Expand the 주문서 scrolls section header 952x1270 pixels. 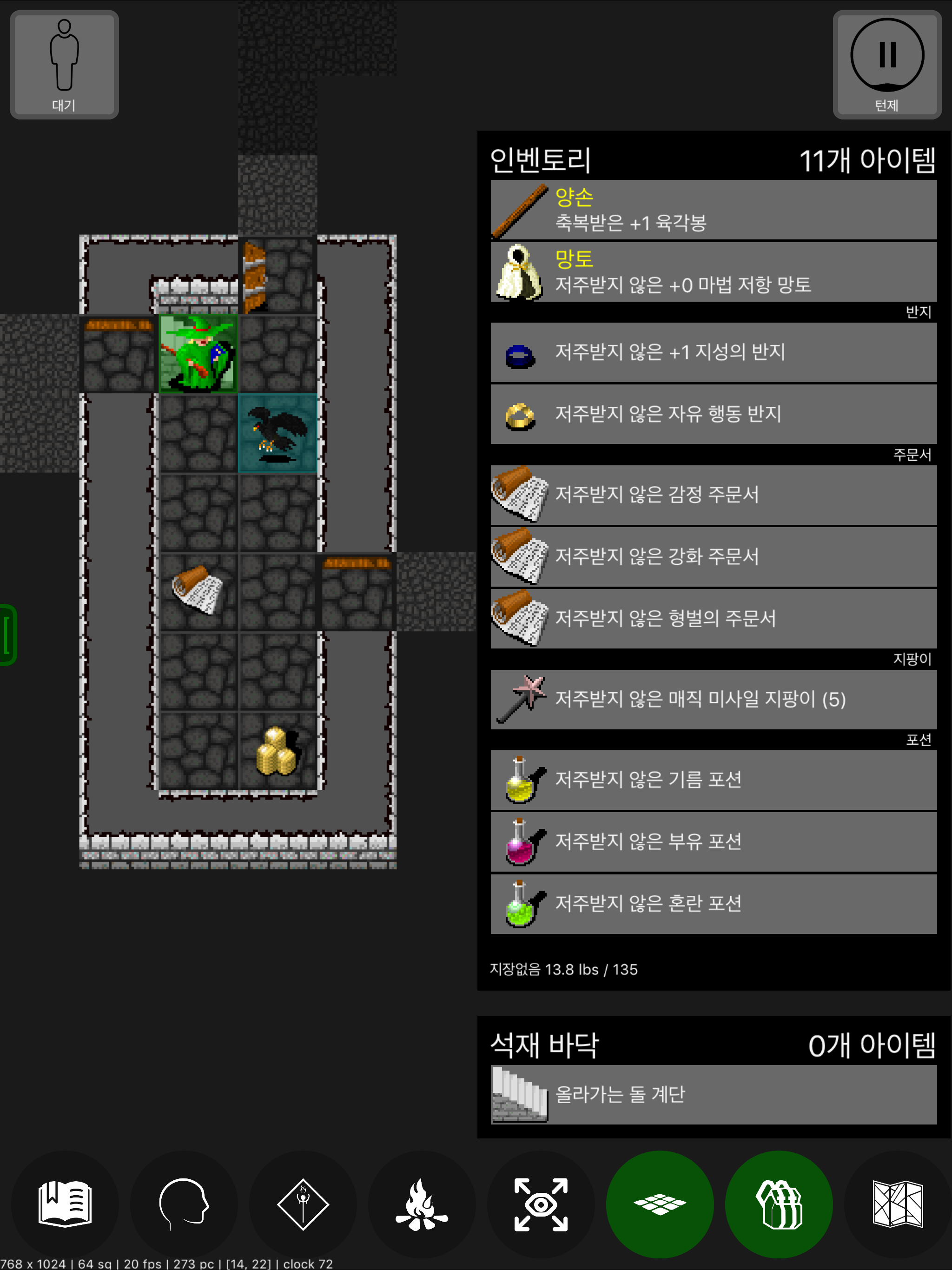pyautogui.click(x=913, y=455)
